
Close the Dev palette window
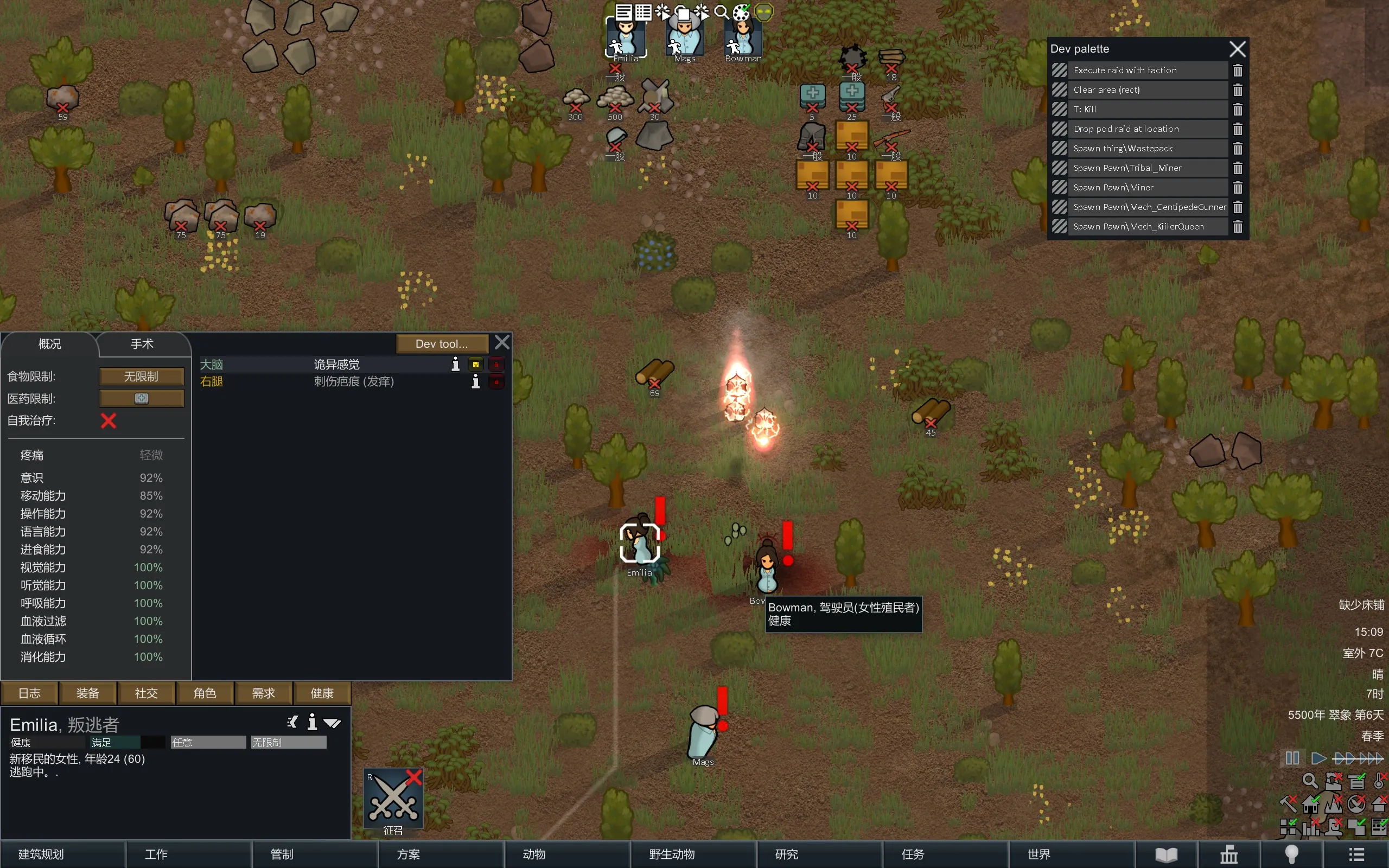tap(1237, 49)
